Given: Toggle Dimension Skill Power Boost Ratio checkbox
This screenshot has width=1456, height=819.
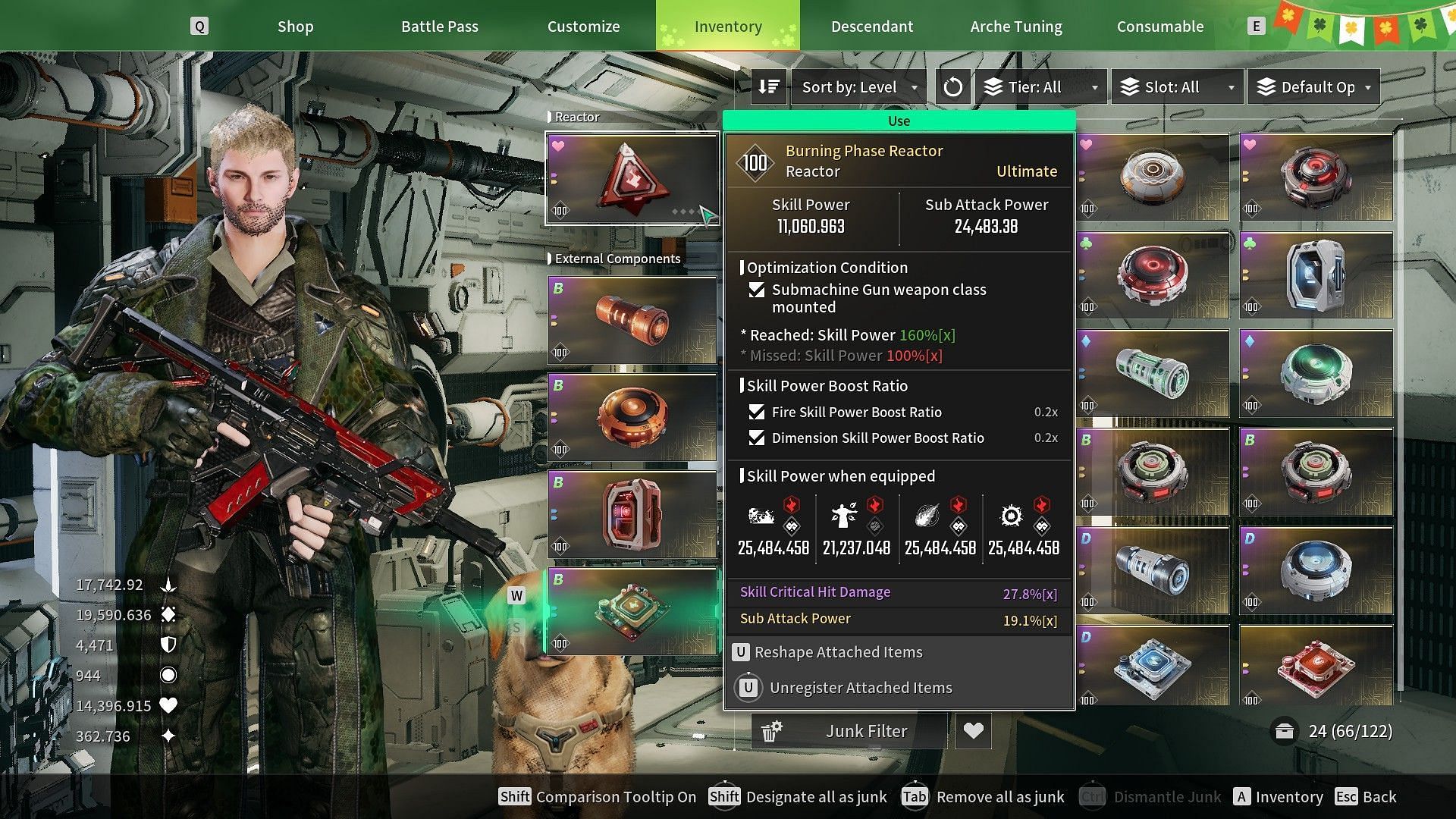Looking at the screenshot, I should pos(756,438).
